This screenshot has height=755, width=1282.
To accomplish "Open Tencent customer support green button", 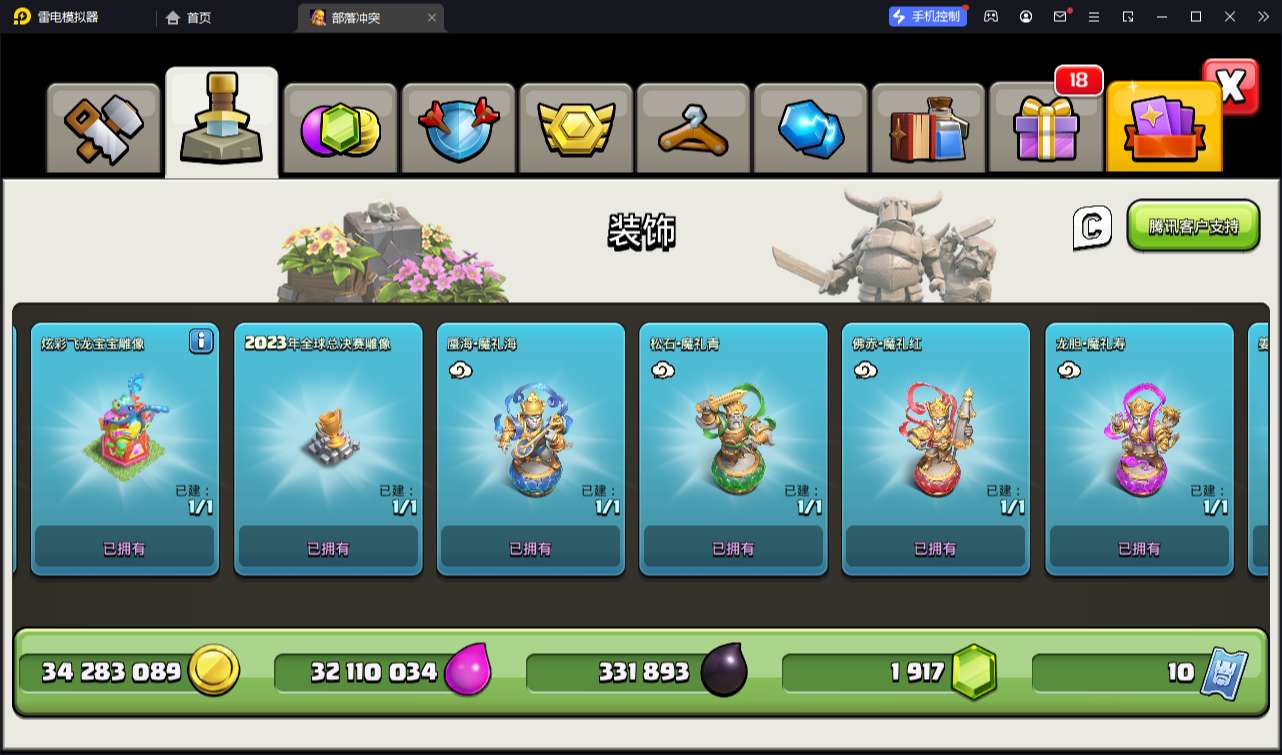I will click(x=1193, y=226).
